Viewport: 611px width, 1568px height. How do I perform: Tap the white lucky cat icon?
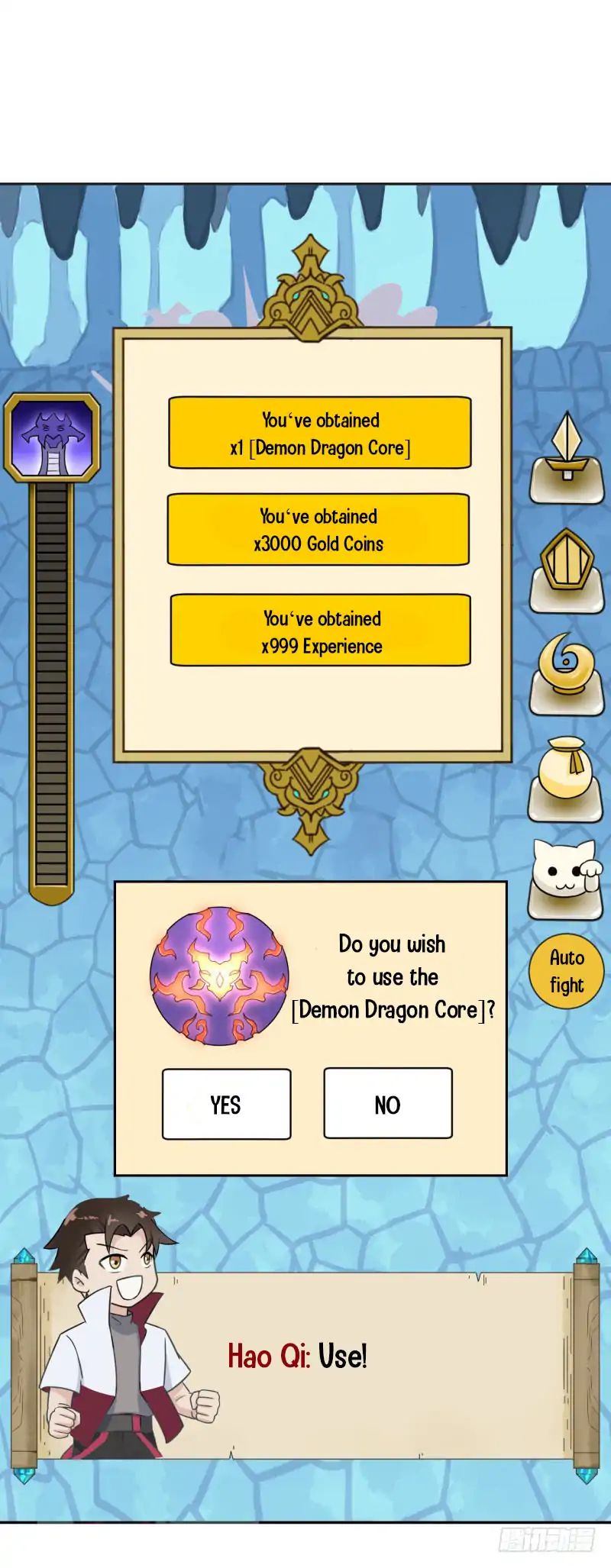(x=567, y=878)
